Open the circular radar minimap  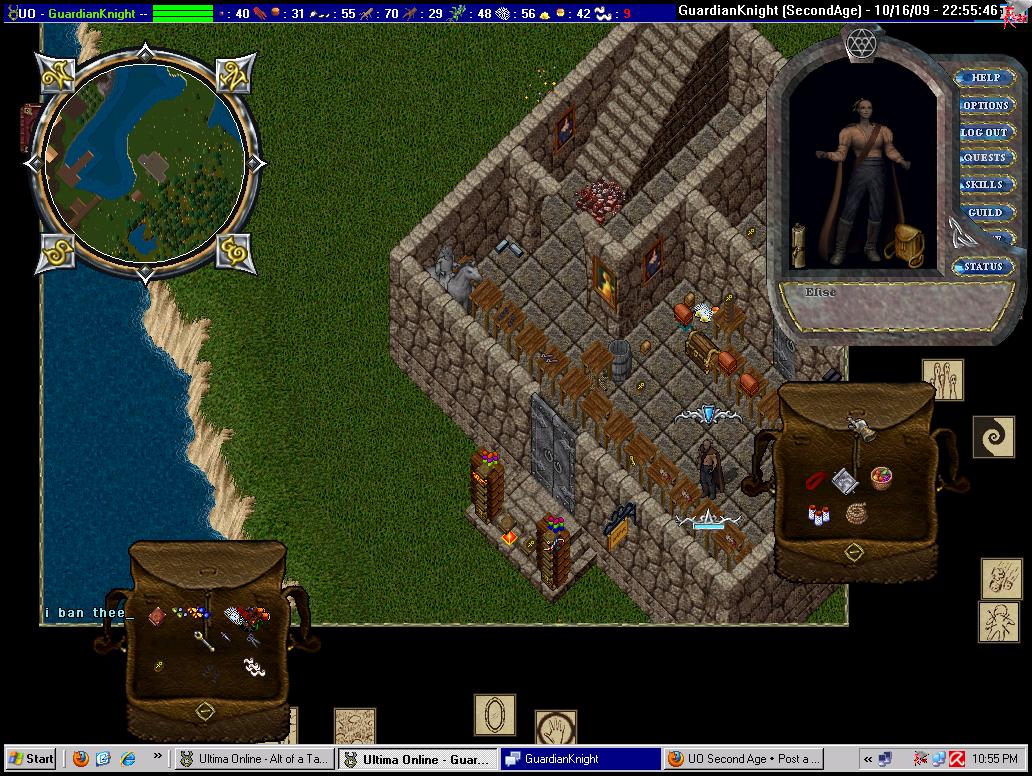tap(146, 160)
